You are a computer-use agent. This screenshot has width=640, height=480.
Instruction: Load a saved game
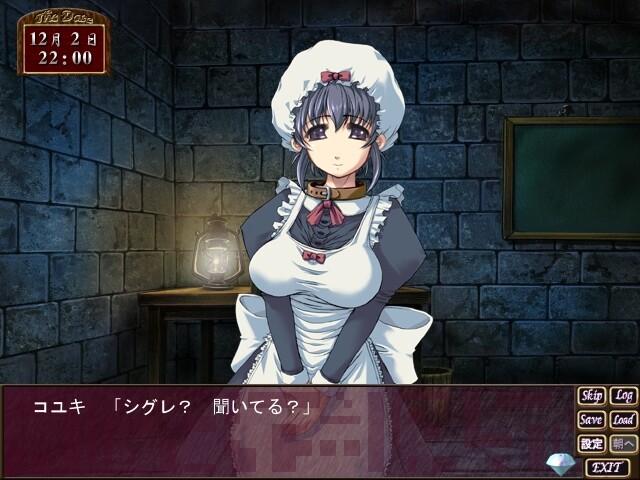[x=623, y=420]
